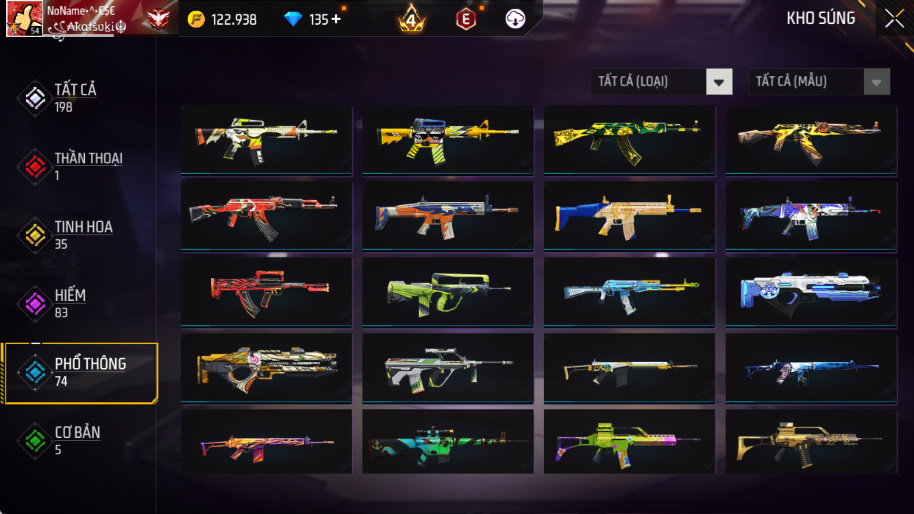Viewport: 914px width, 514px height.
Task: Close the Kho Súng weapon vault
Action: (893, 18)
